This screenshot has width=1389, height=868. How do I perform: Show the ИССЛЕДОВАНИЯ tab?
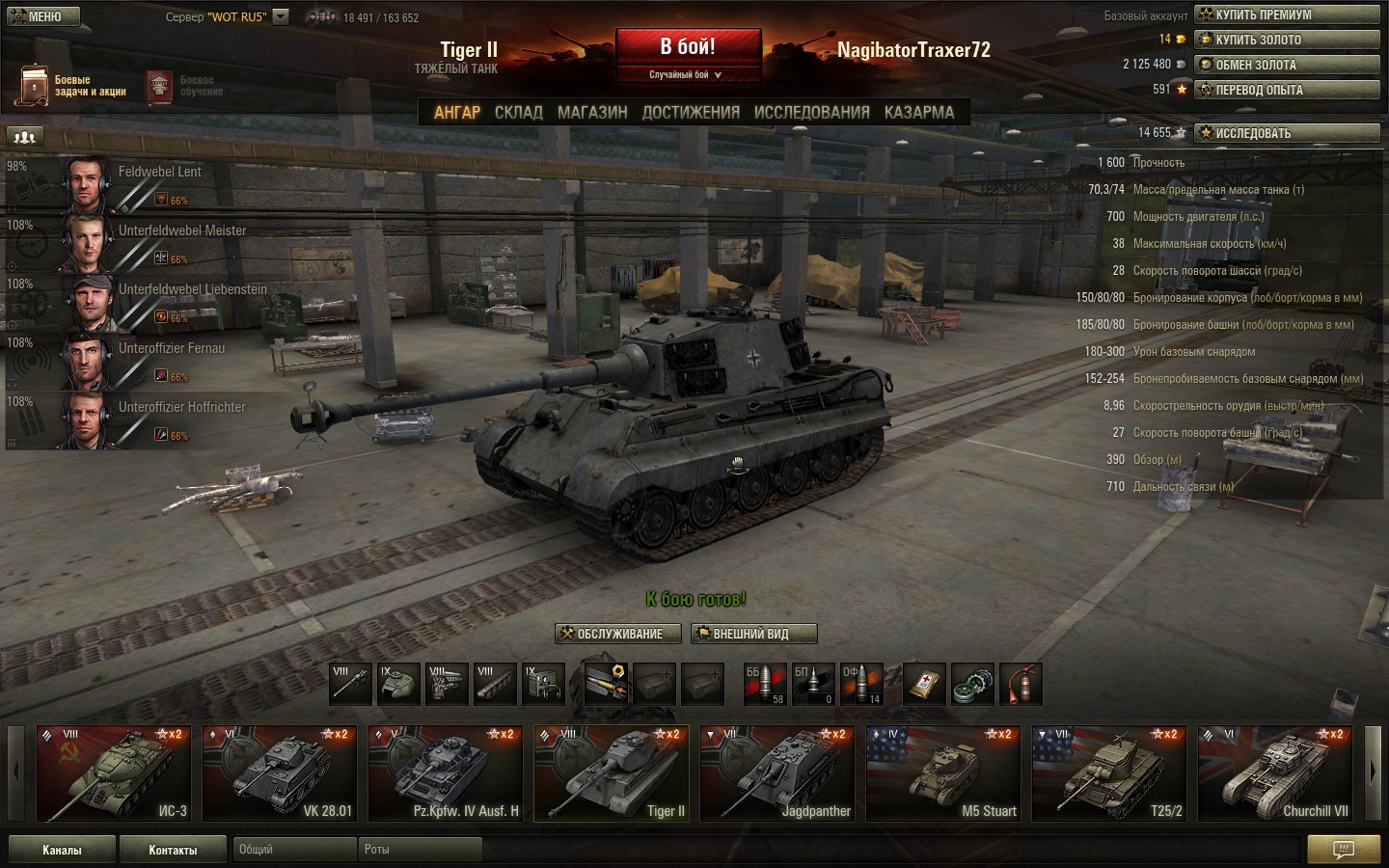click(811, 112)
